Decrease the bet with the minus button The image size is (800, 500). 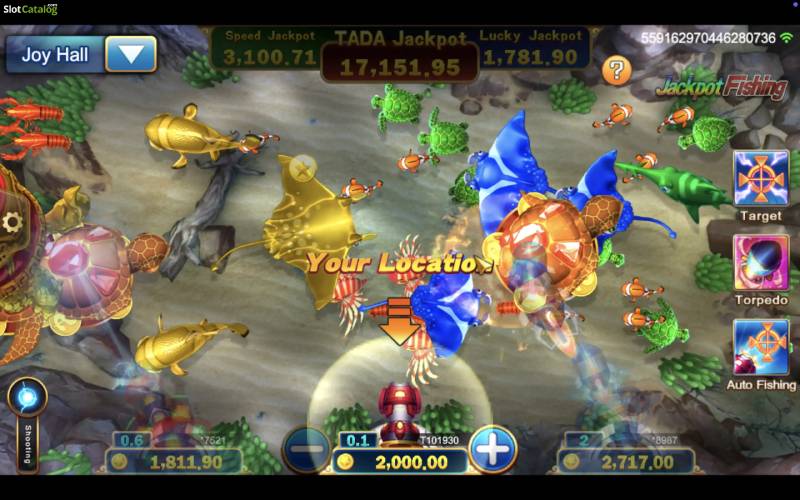click(x=306, y=450)
